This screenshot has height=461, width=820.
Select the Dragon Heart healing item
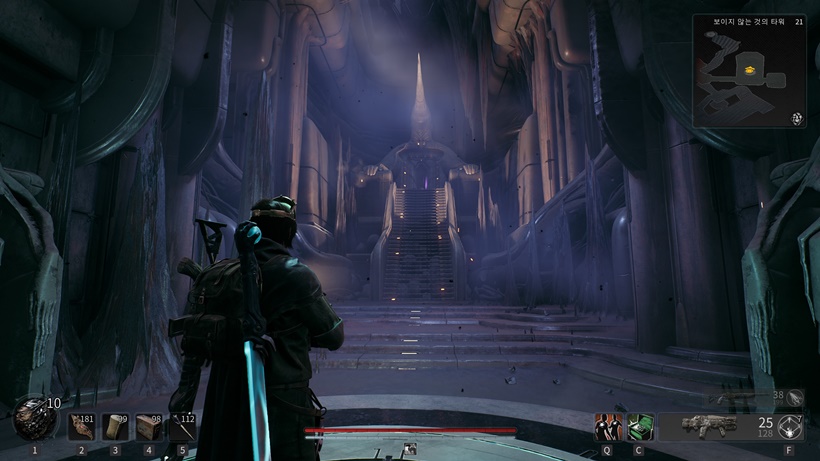click(x=34, y=418)
